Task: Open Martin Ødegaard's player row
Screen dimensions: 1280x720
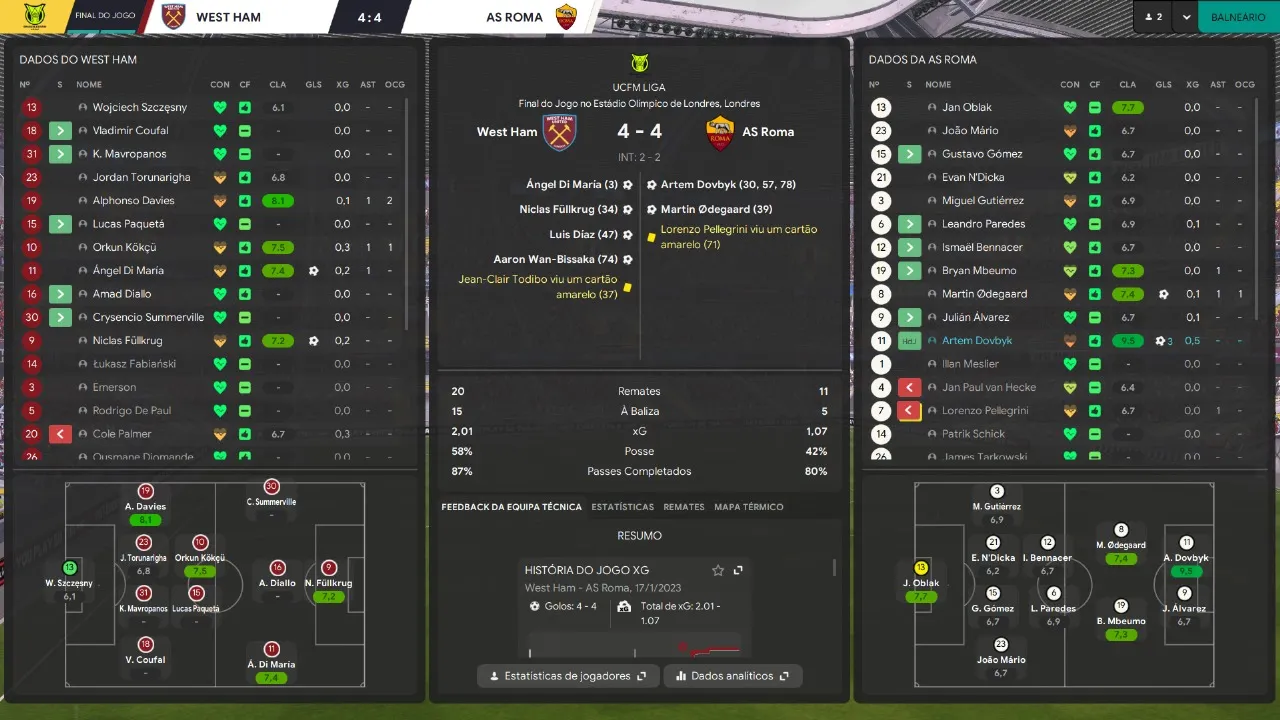Action: pos(984,294)
